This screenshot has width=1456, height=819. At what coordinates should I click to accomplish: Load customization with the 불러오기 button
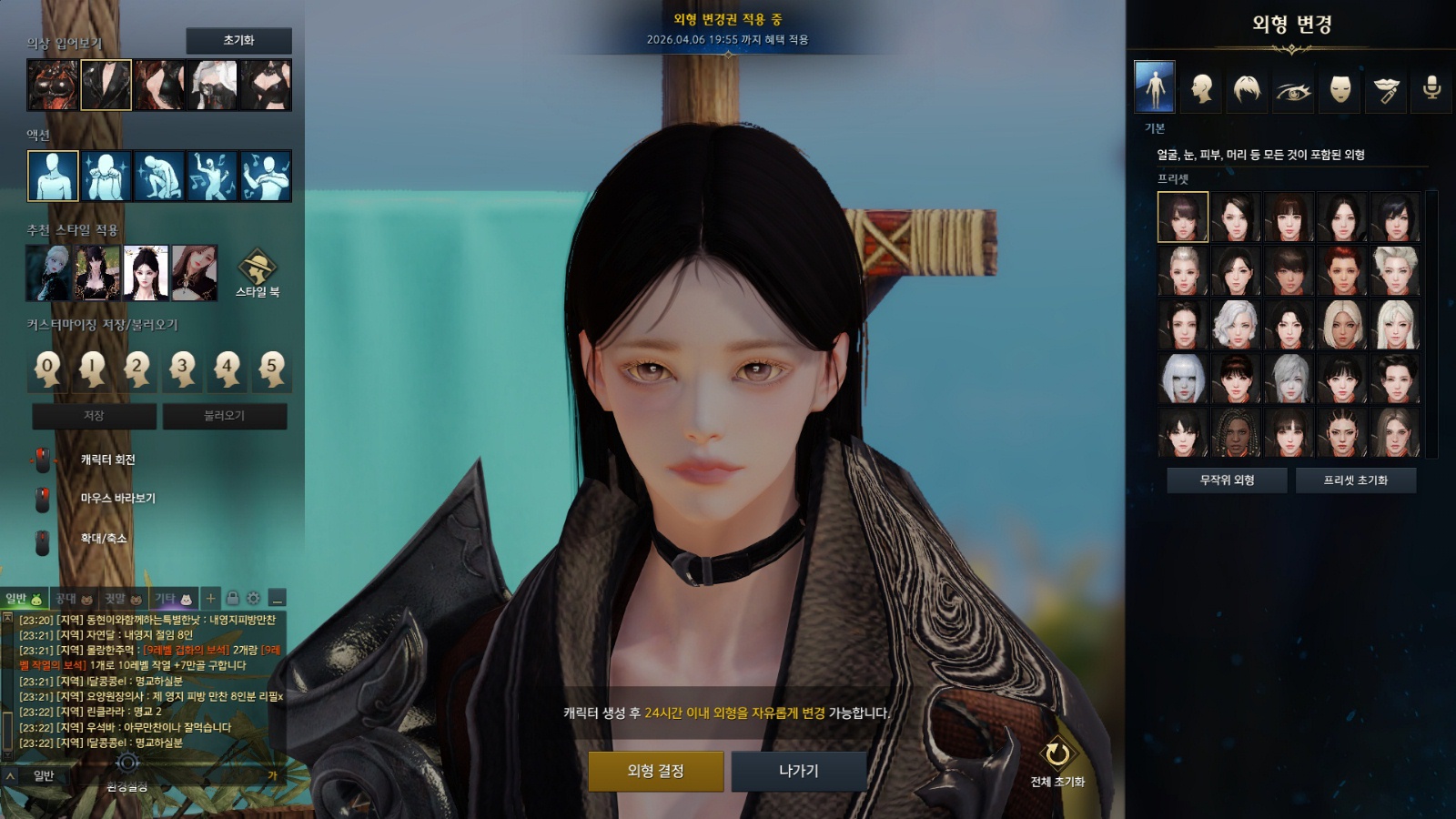coord(224,416)
